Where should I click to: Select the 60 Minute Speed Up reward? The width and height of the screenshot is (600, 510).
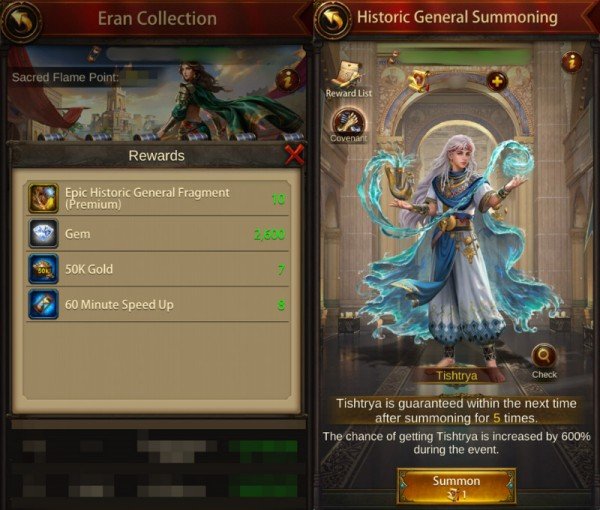[x=155, y=304]
